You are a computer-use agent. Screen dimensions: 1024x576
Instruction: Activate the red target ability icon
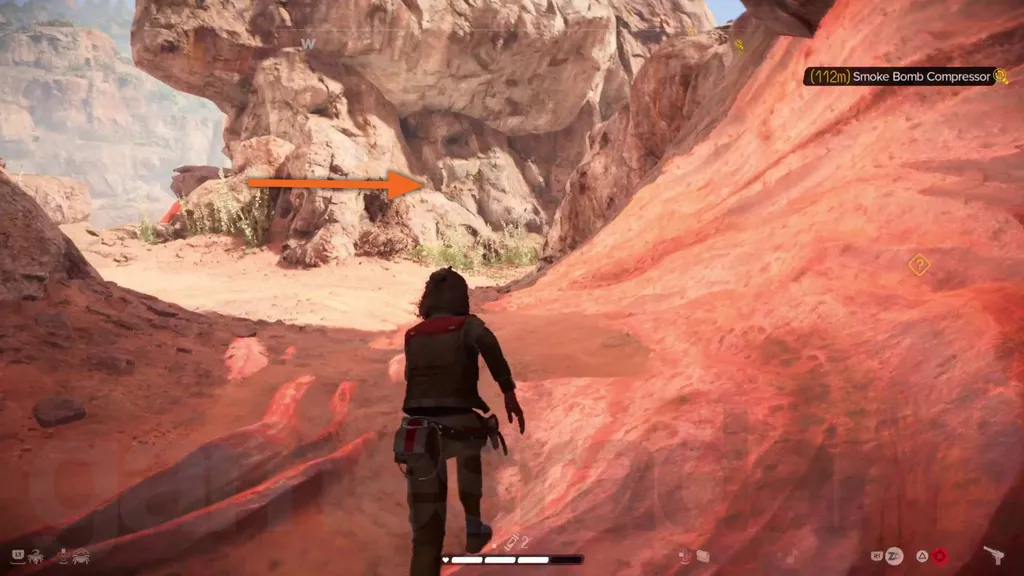939,556
